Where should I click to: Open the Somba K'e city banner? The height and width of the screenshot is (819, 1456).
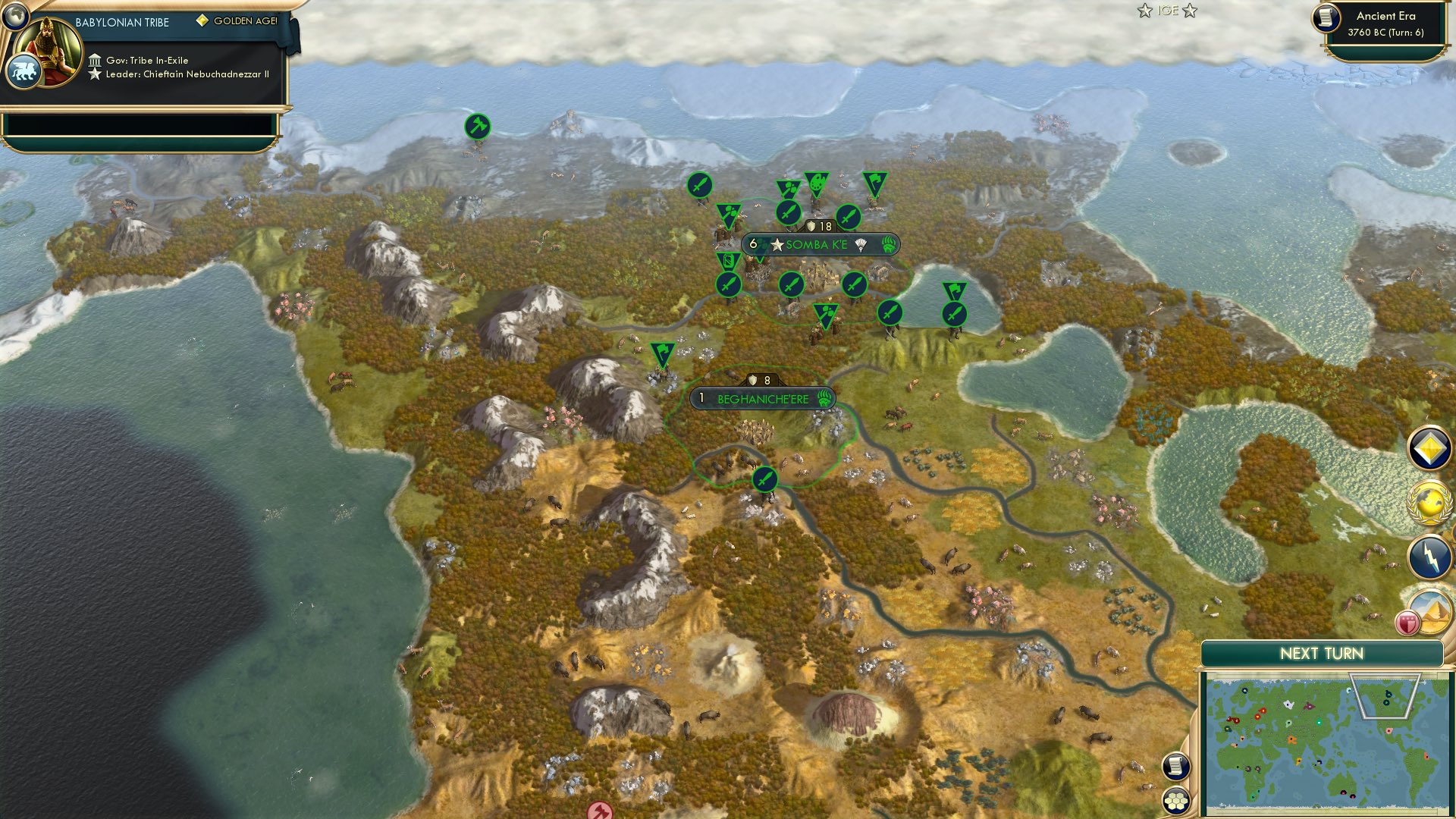pyautogui.click(x=819, y=245)
